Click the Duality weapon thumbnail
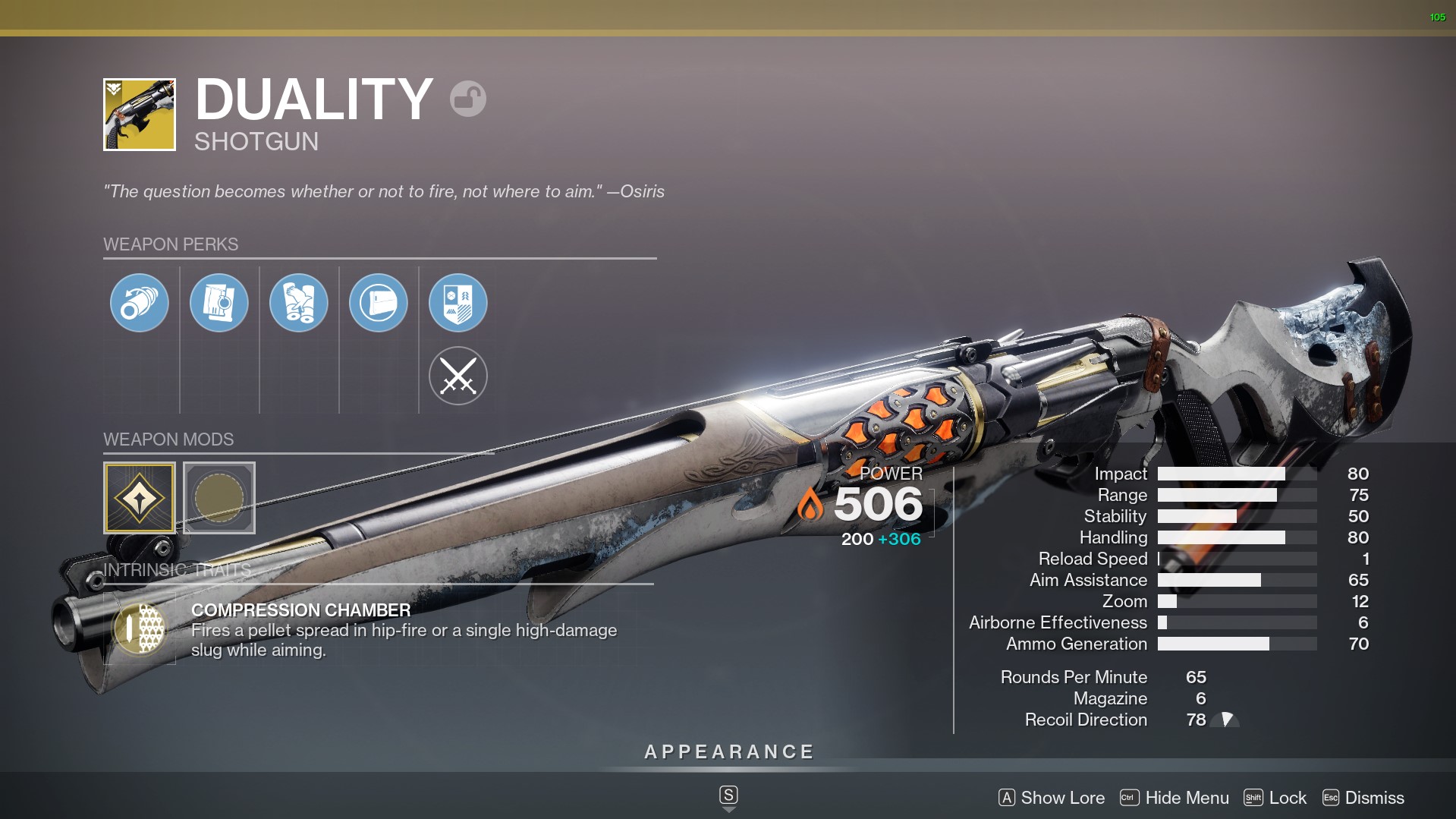This screenshot has height=819, width=1456. (140, 115)
